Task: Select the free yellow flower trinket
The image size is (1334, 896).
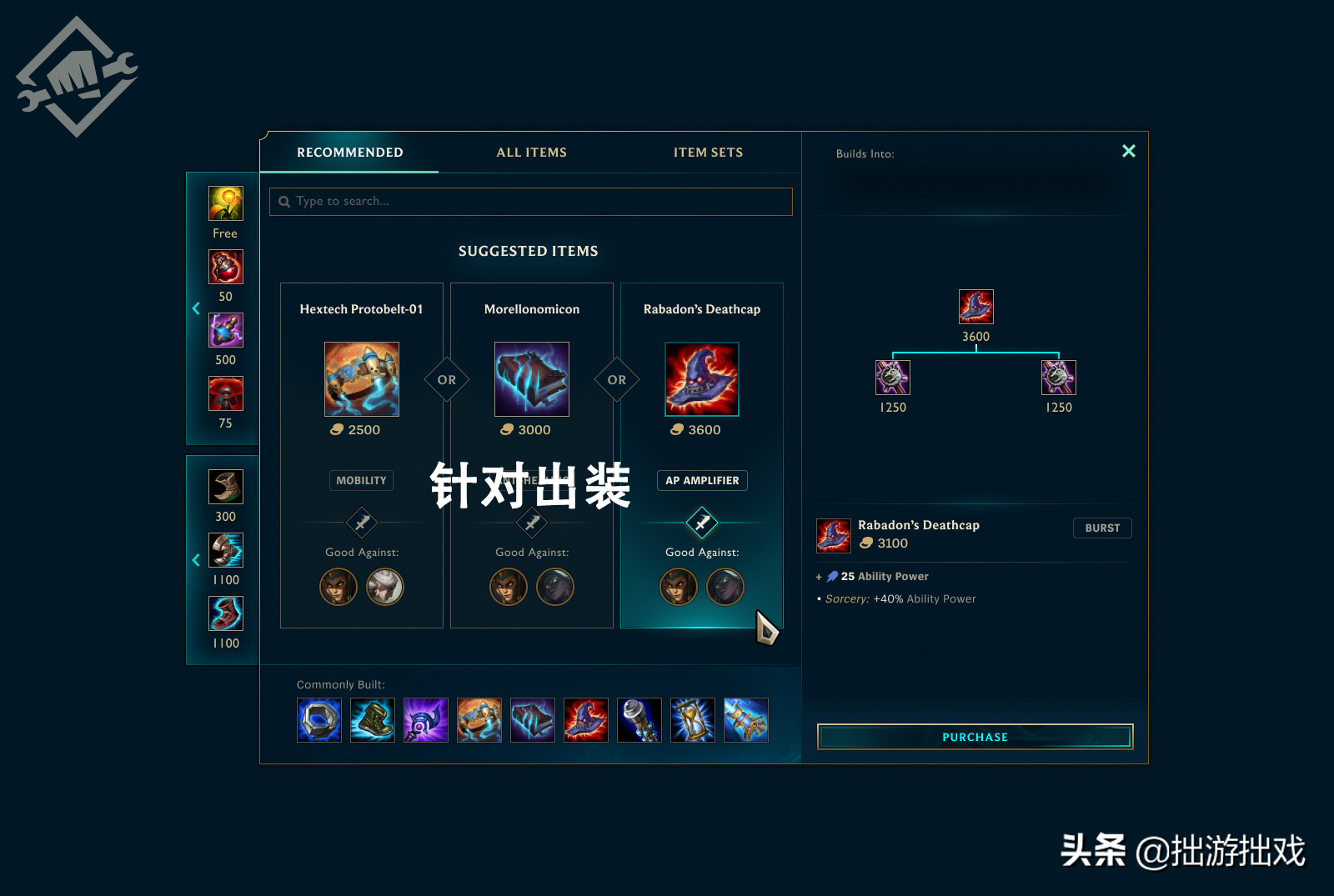Action: pyautogui.click(x=226, y=203)
